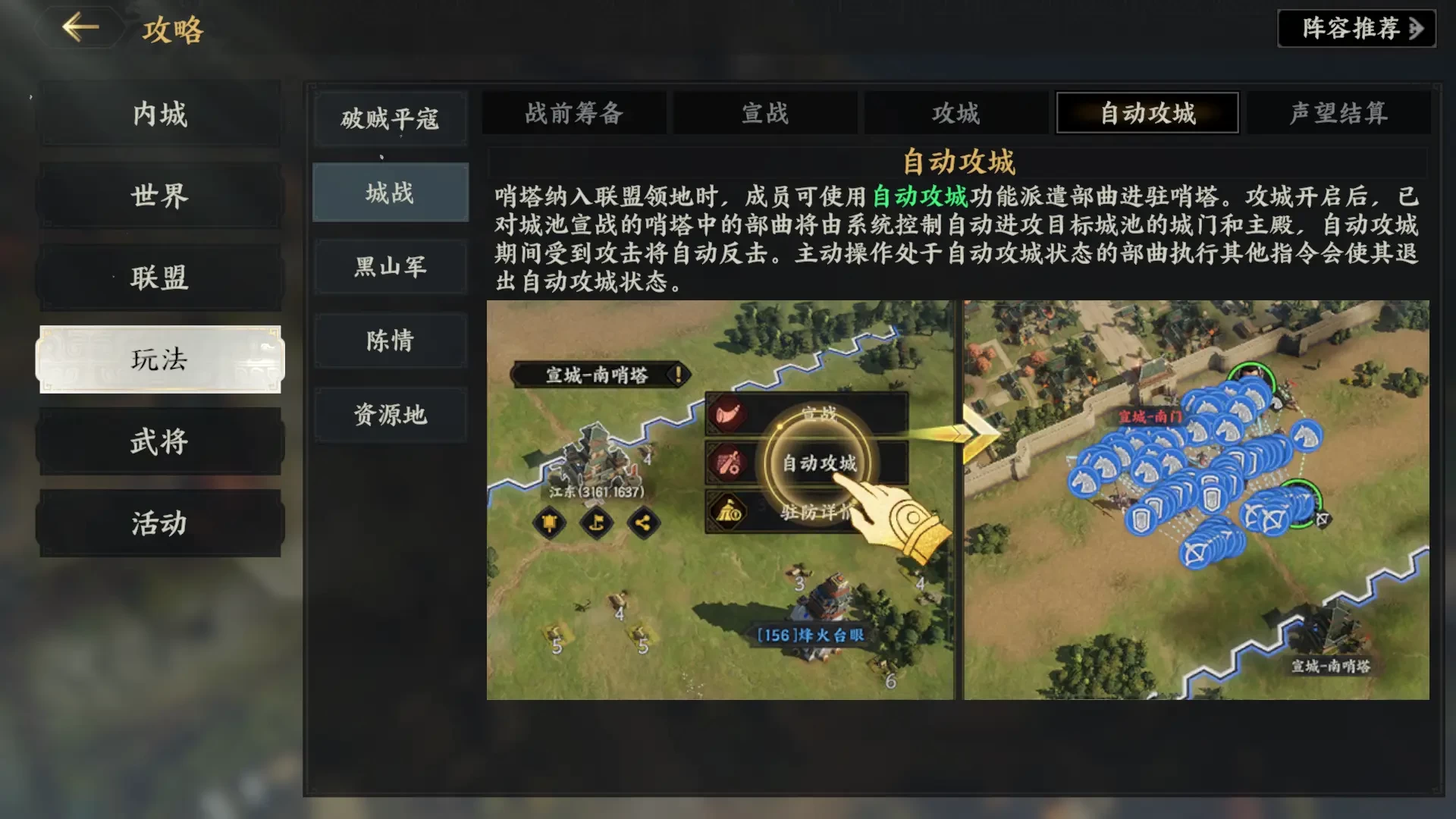Expand 阵容推荐 via its chevron arrow

click(1417, 29)
